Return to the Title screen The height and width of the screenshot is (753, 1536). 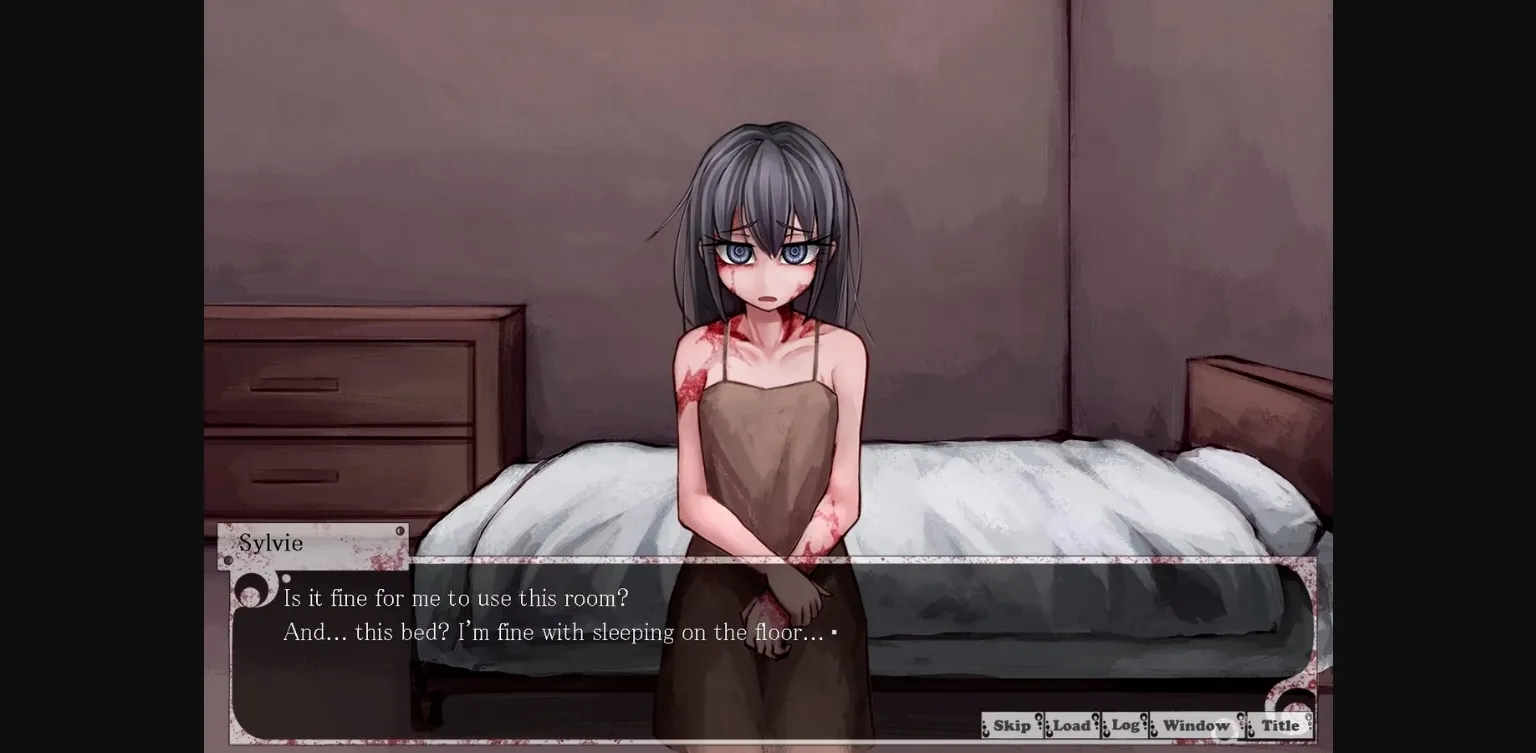(x=1279, y=725)
